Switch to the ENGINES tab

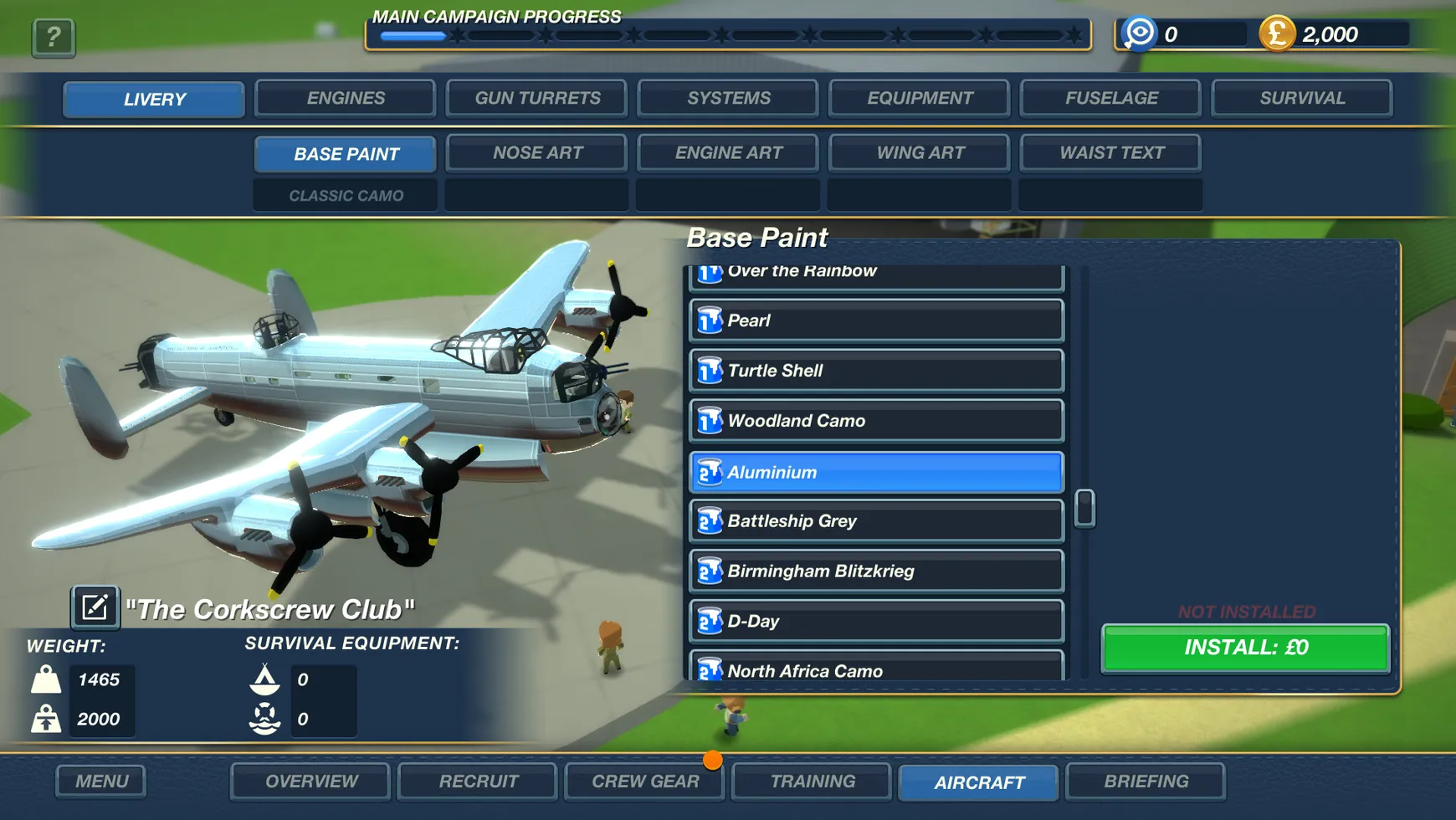tap(344, 98)
